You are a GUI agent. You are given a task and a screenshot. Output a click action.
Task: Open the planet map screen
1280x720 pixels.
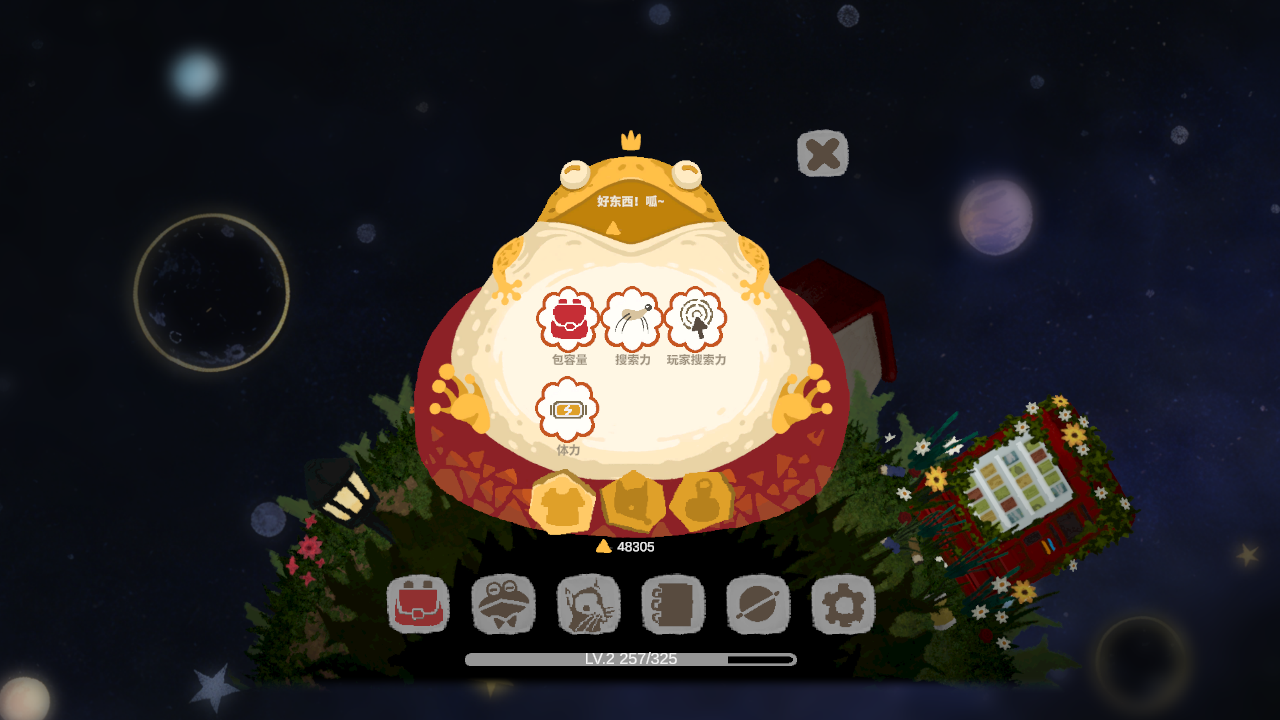point(758,605)
